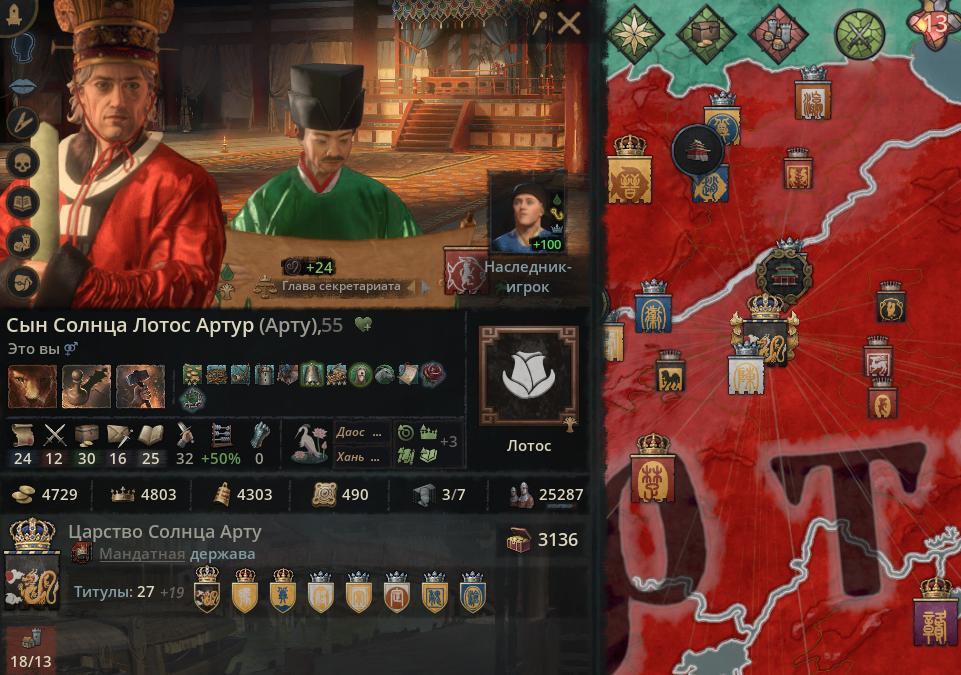
Task: Click the treasure chest diamond icon on the map bar
Action: (x=706, y=34)
